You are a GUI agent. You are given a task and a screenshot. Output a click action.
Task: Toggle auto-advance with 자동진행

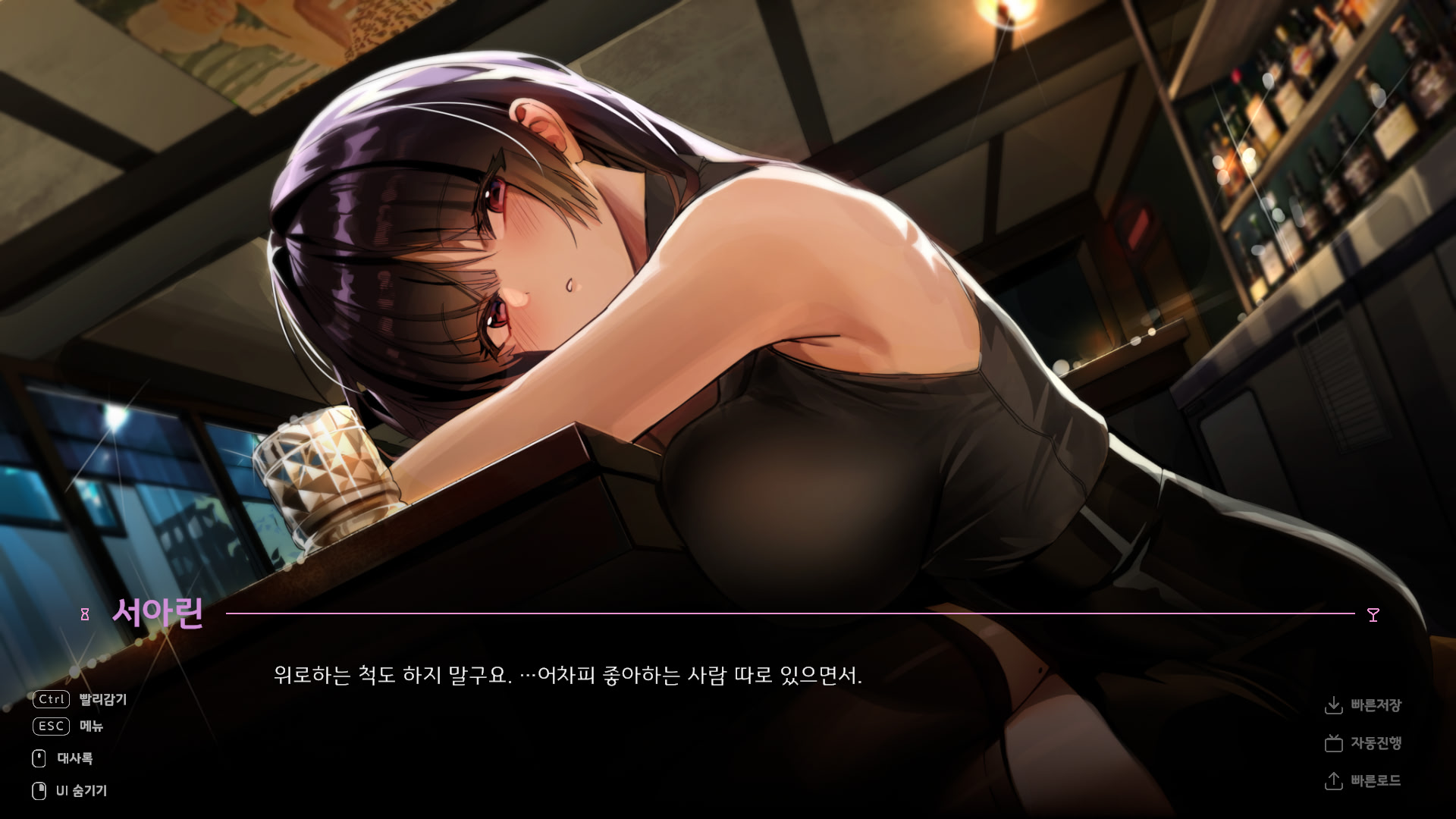pos(1376,744)
